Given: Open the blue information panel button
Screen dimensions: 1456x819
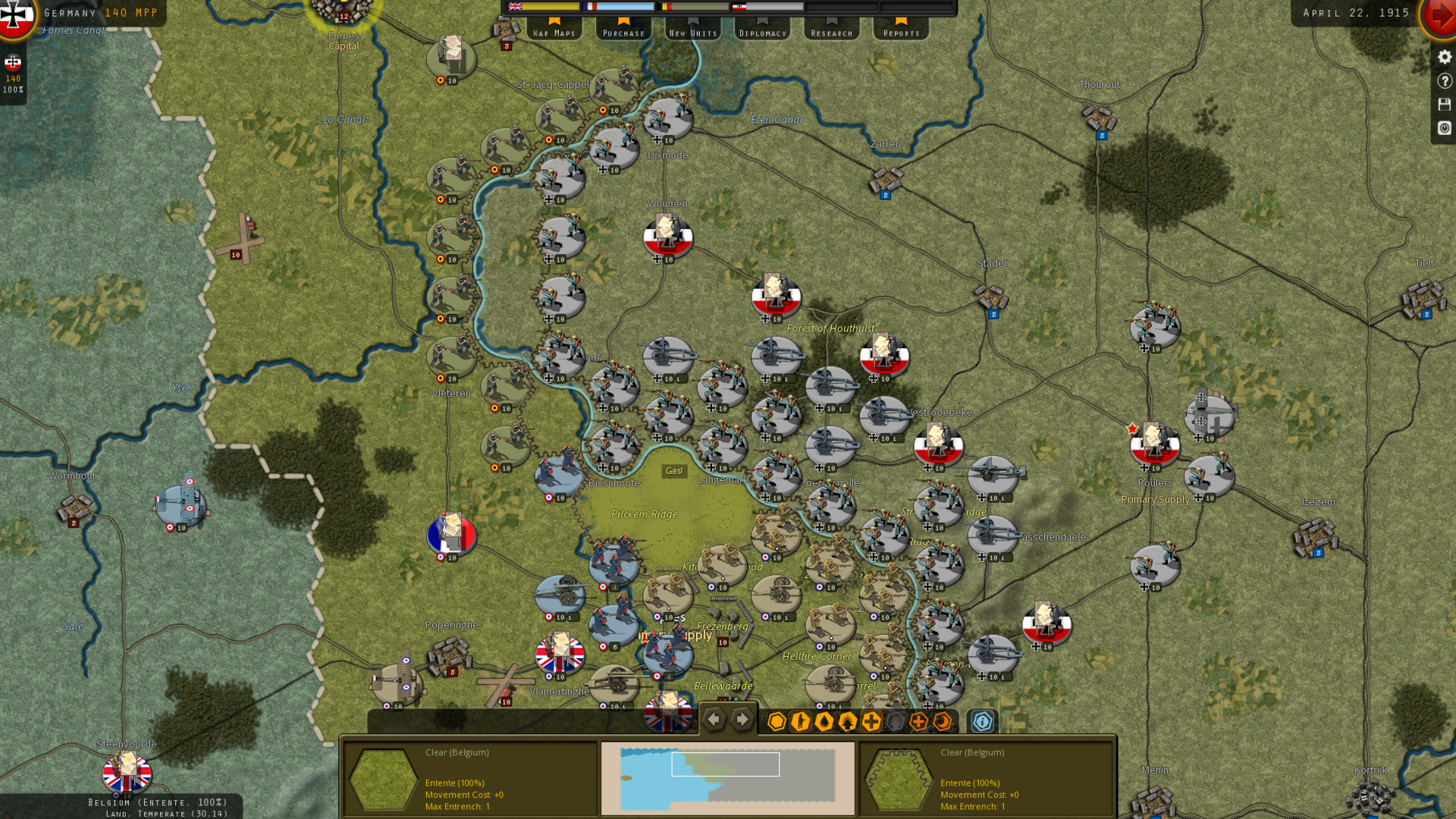Looking at the screenshot, I should (x=982, y=721).
